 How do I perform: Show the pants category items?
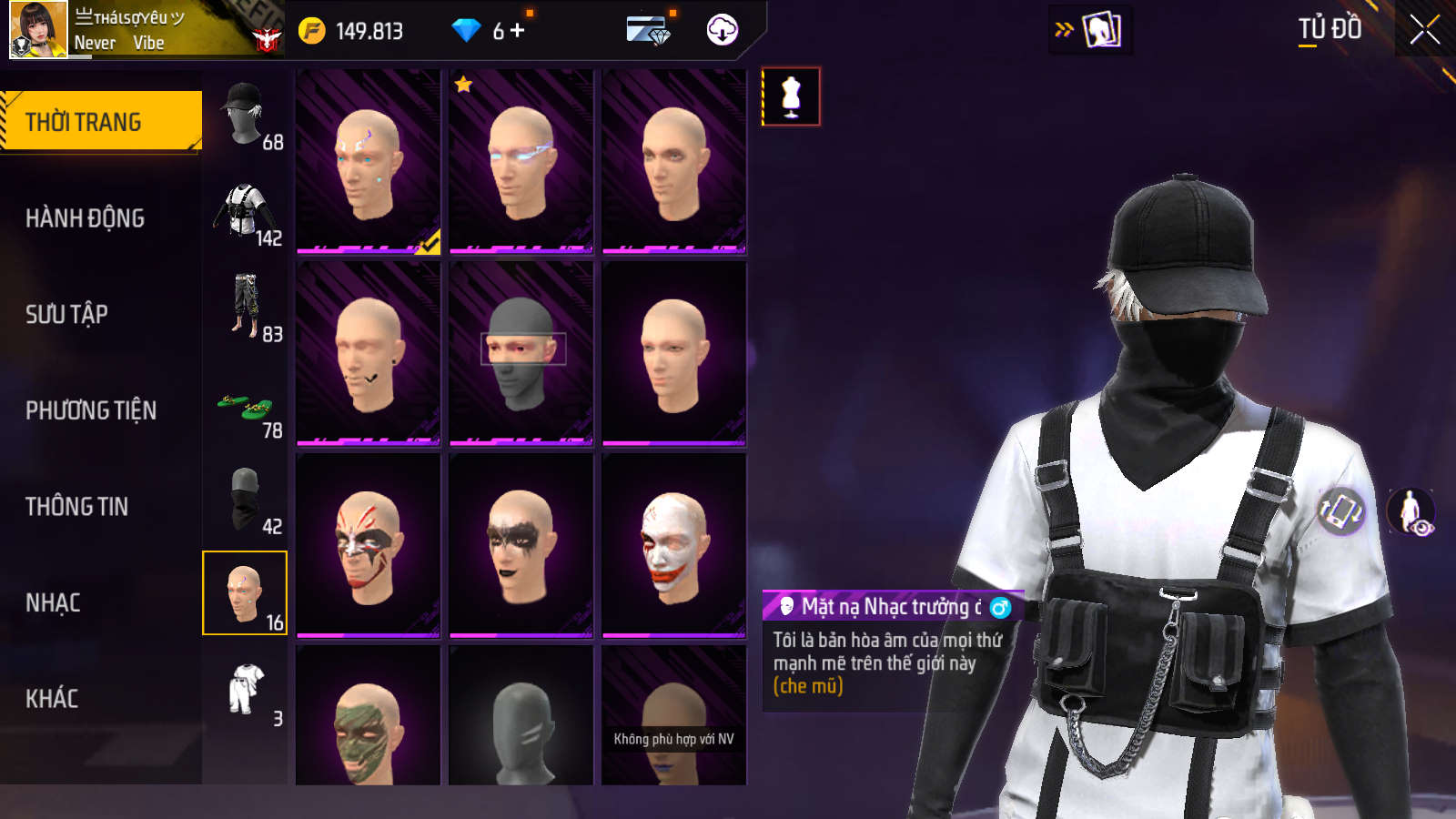(x=245, y=308)
